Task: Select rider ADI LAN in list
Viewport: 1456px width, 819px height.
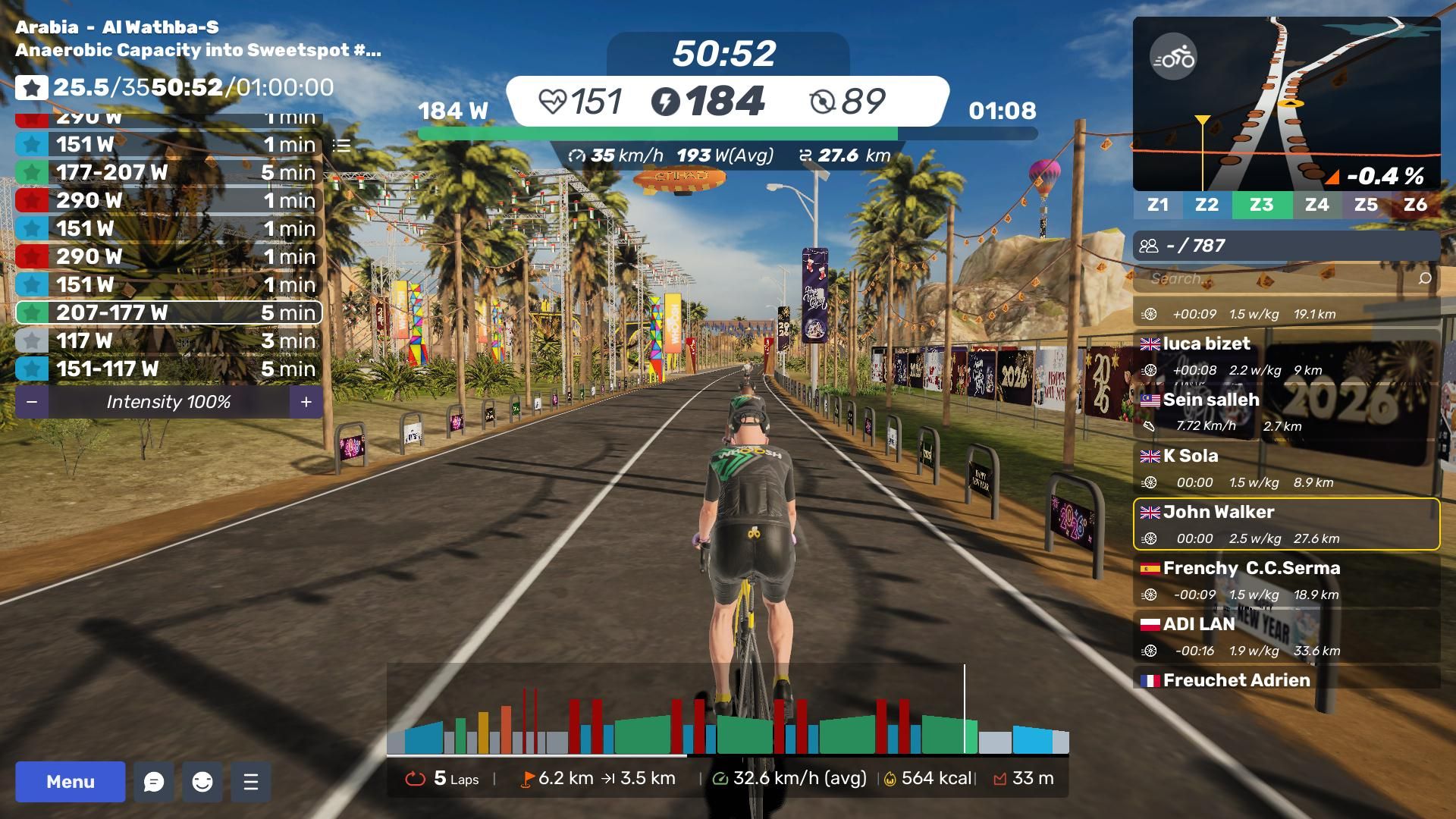Action: [1286, 636]
